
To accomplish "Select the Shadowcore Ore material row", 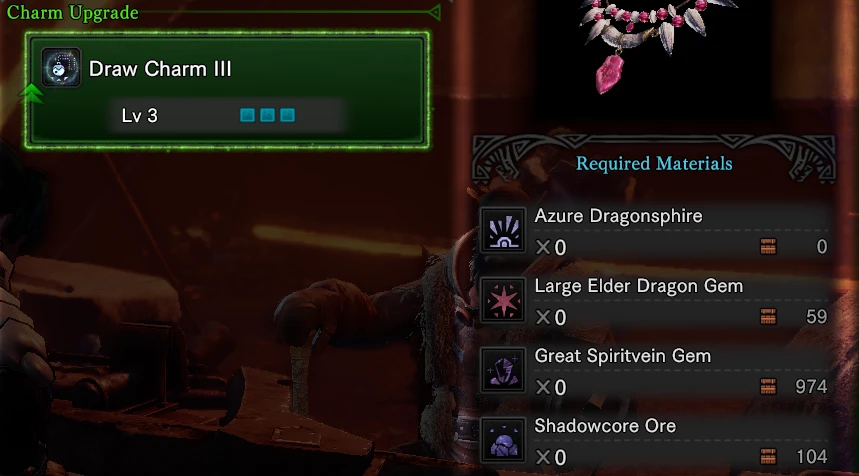I will (655, 440).
